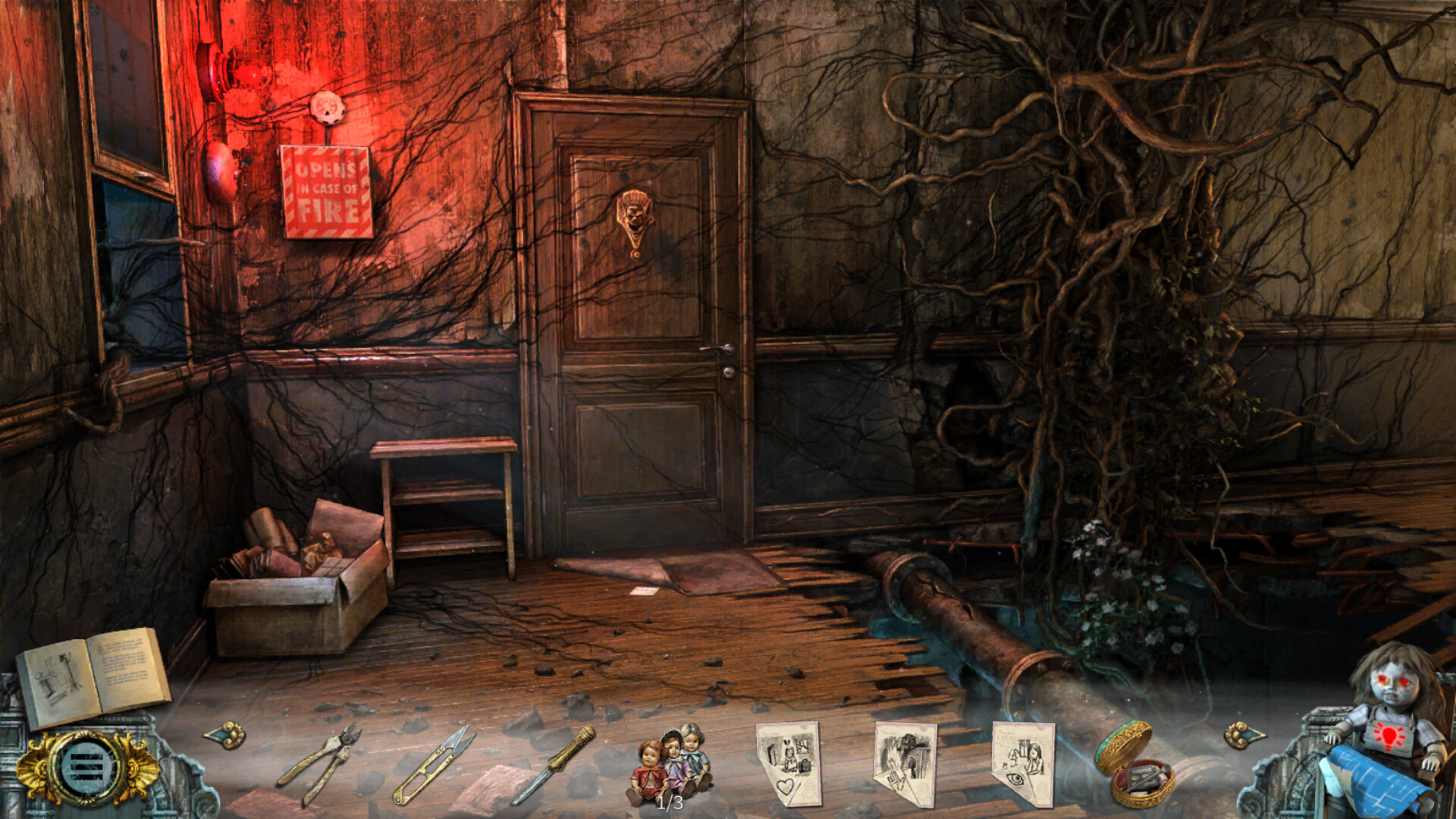The width and height of the screenshot is (1456, 819).
Task: Pick the thread snips in the inventory
Action: [x=433, y=764]
